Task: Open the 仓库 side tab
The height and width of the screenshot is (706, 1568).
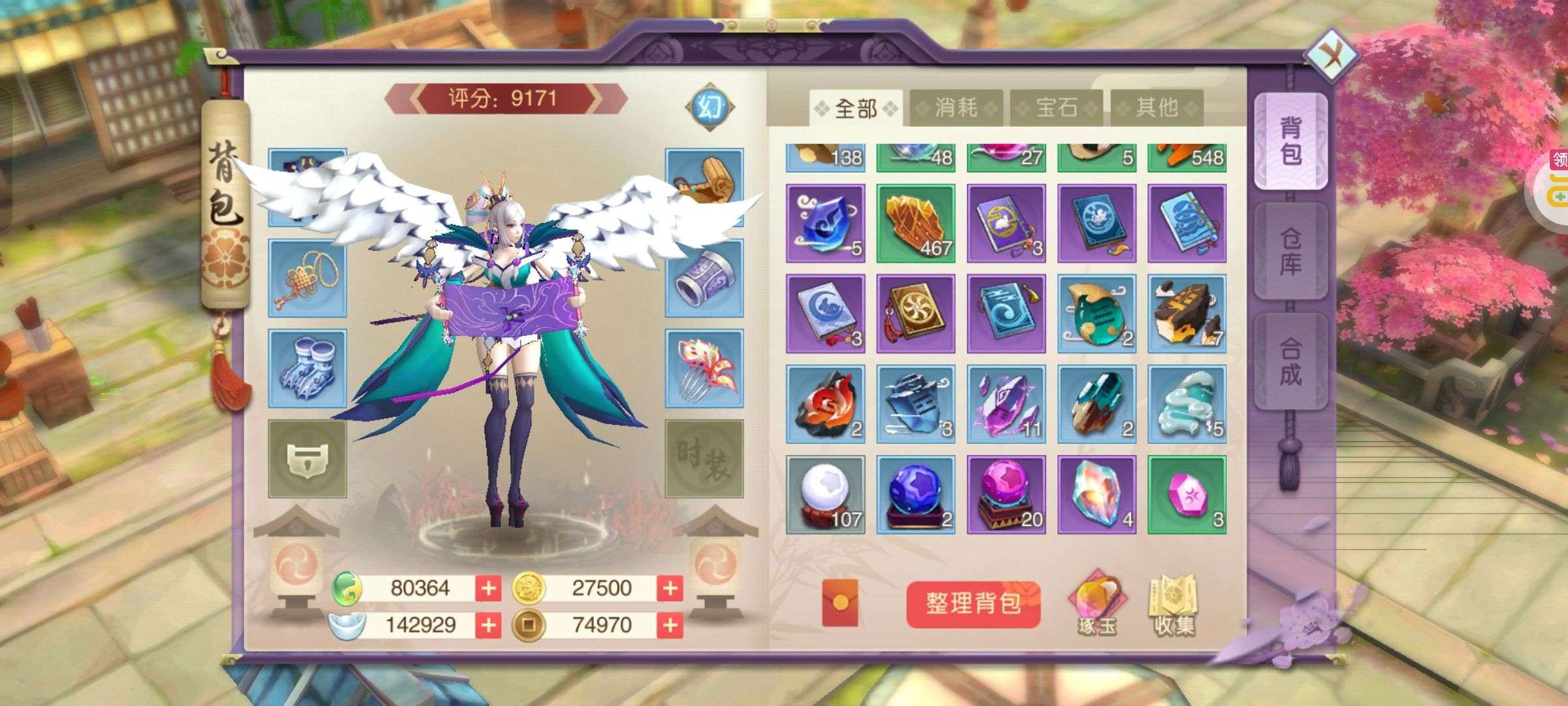Action: [x=1290, y=251]
